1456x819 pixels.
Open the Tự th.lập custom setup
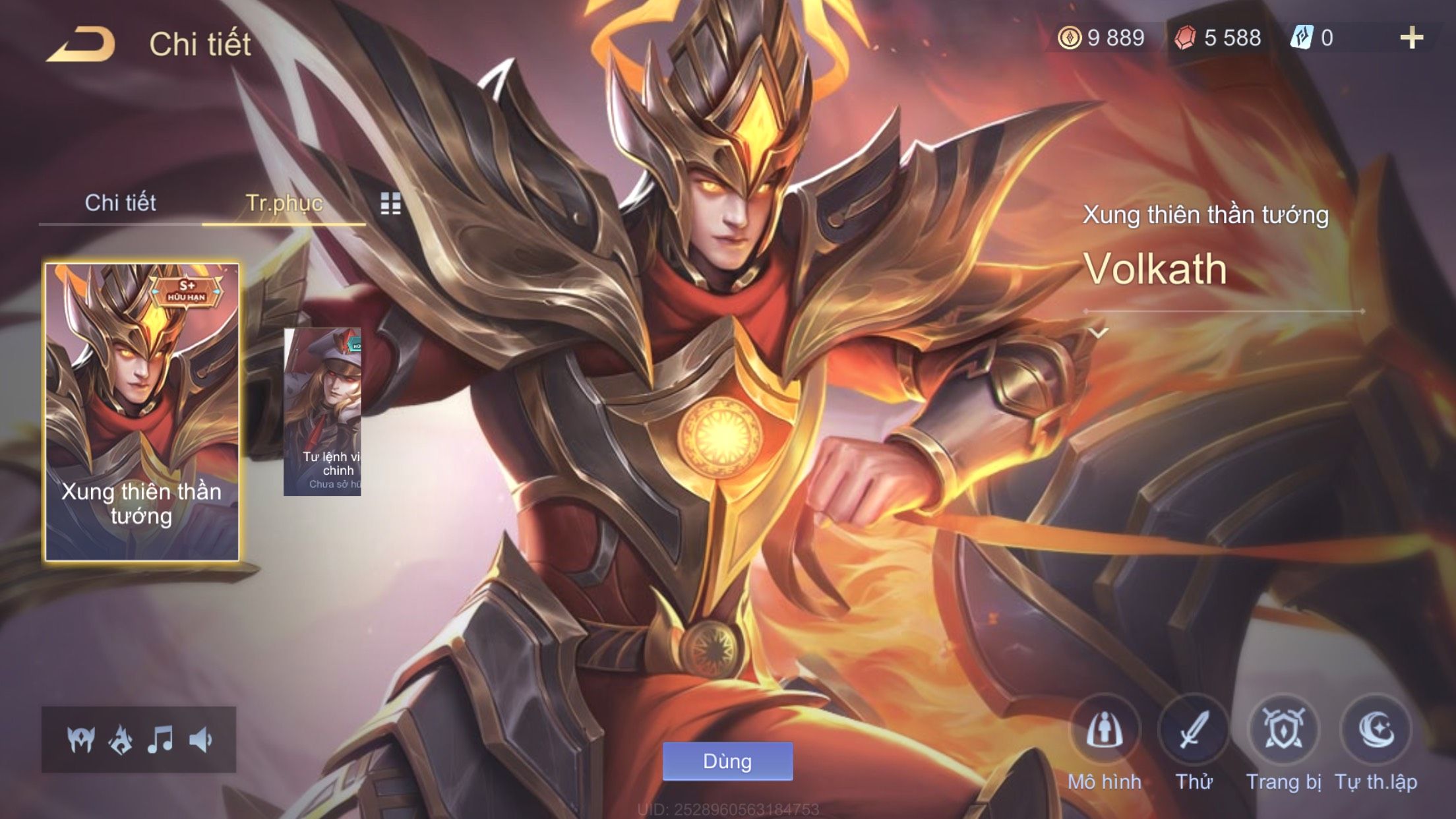point(1376,731)
